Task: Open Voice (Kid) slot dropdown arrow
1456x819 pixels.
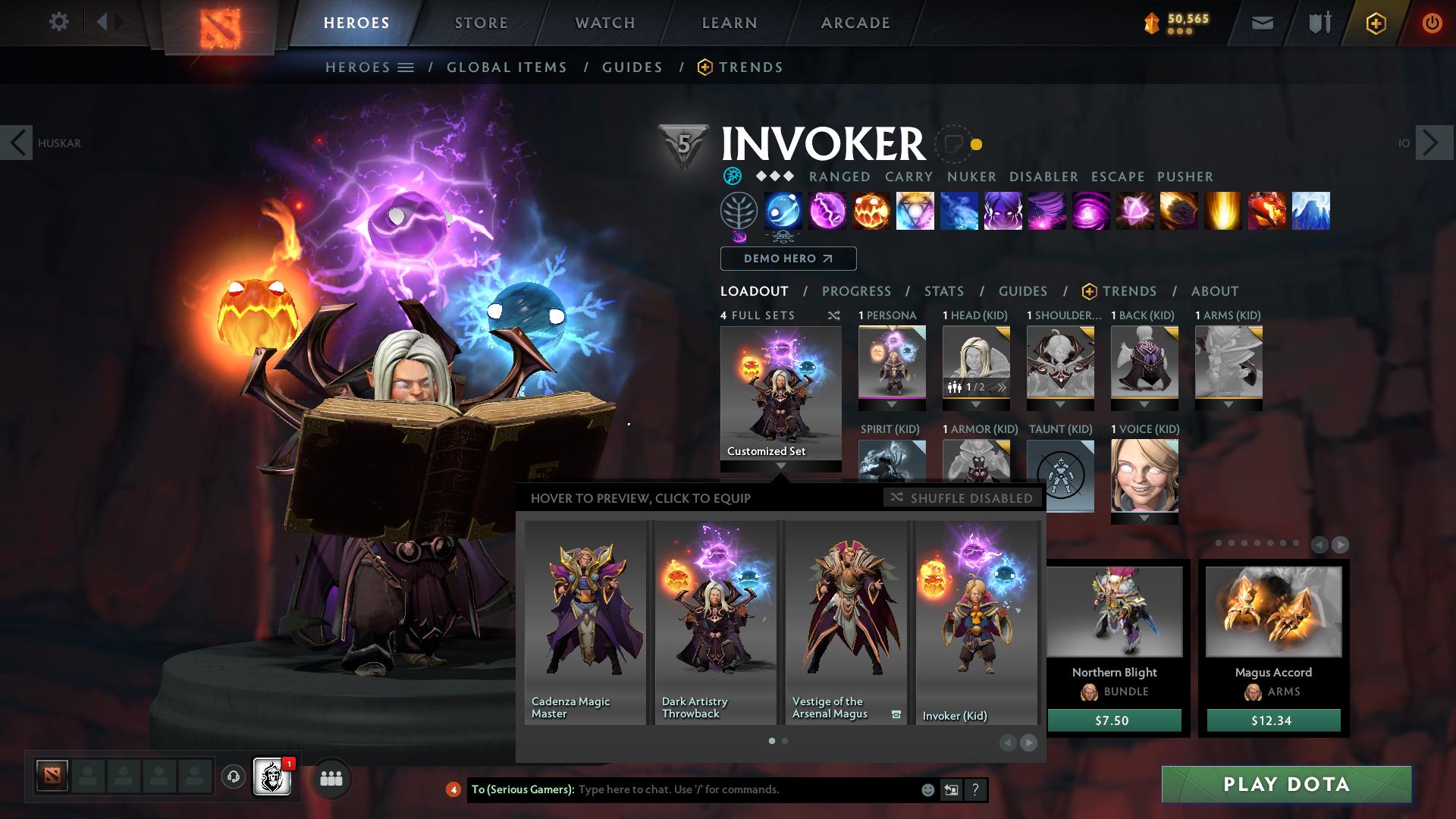Action: 1144,518
